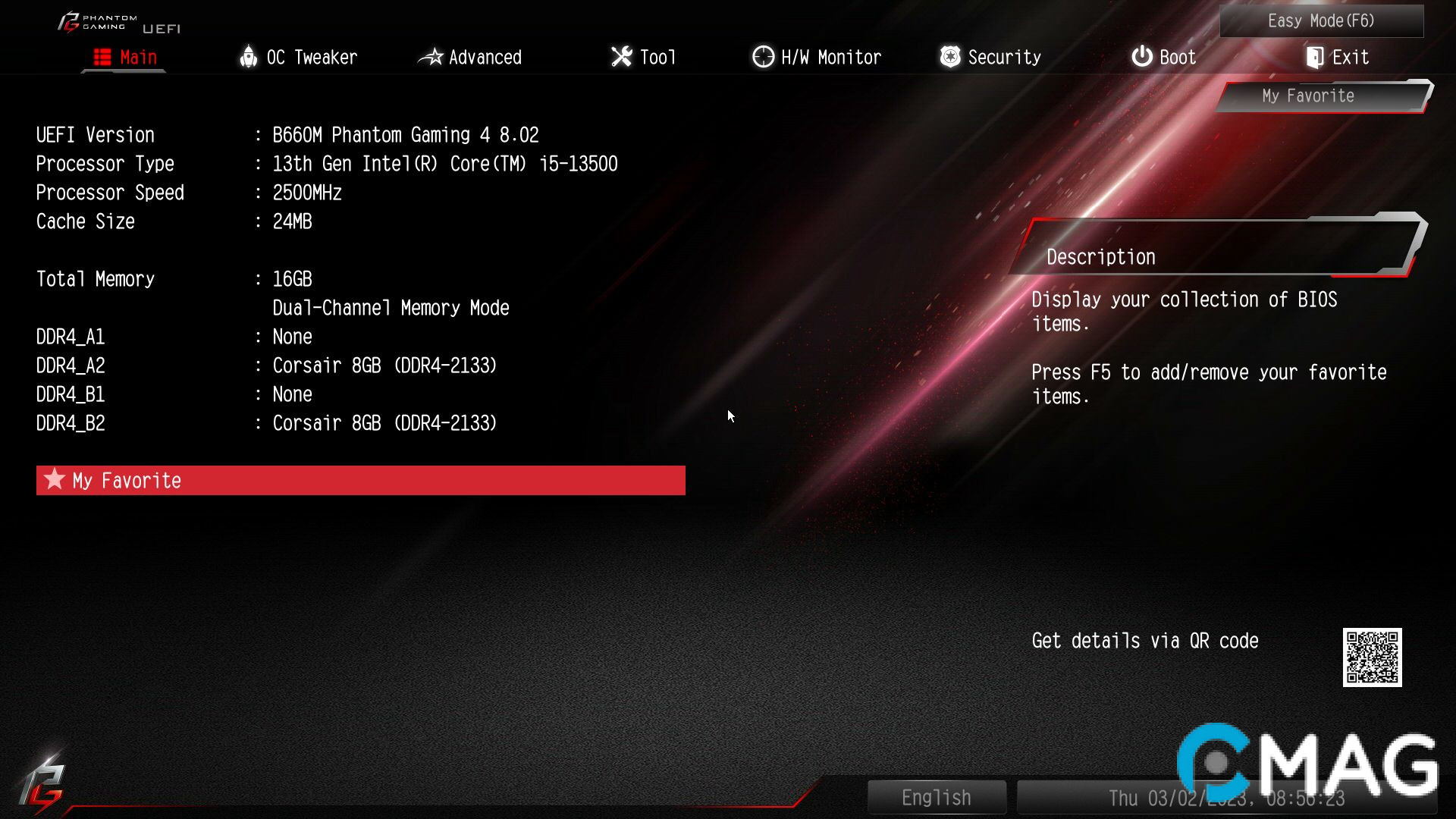The width and height of the screenshot is (1456, 819).
Task: Switch to Easy Mode
Action: point(1320,20)
